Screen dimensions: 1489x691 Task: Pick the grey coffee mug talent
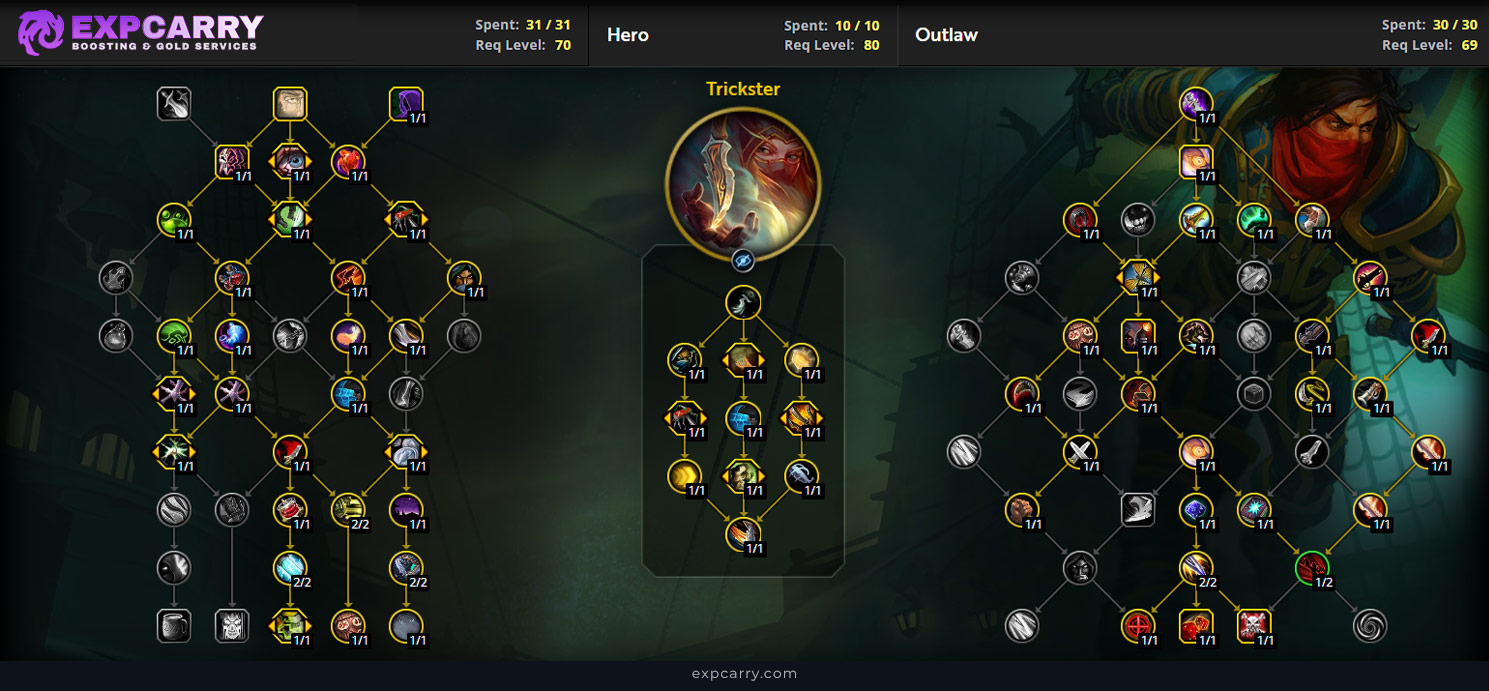pyautogui.click(x=174, y=626)
